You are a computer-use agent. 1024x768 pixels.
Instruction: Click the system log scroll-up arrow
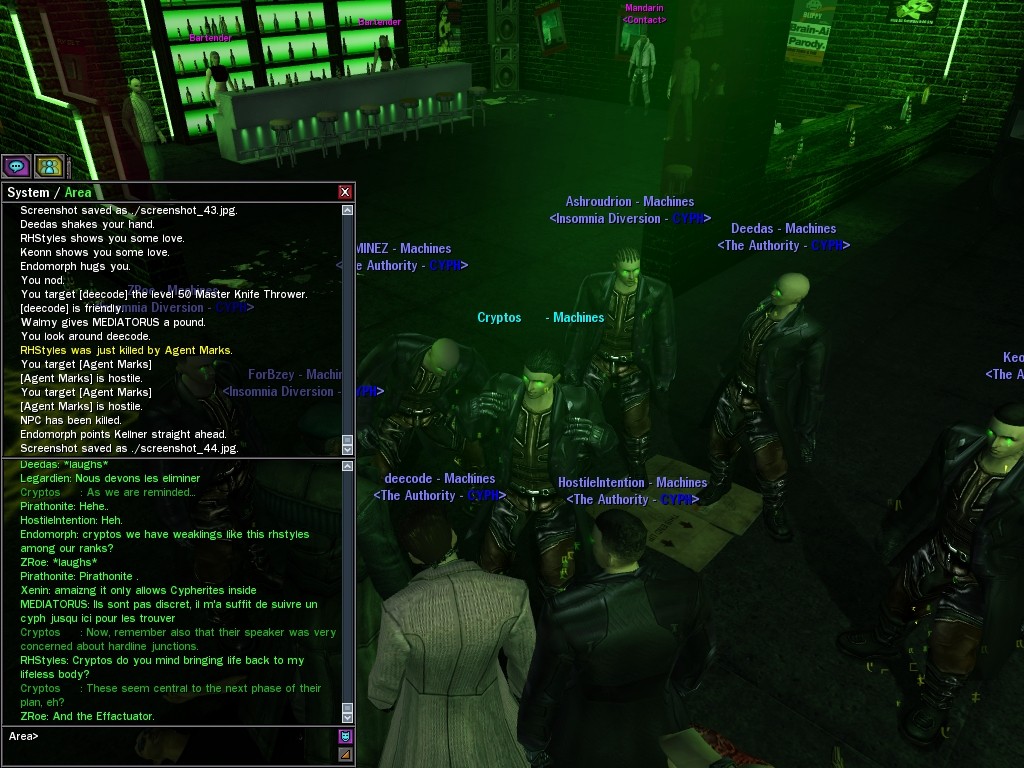(347, 210)
